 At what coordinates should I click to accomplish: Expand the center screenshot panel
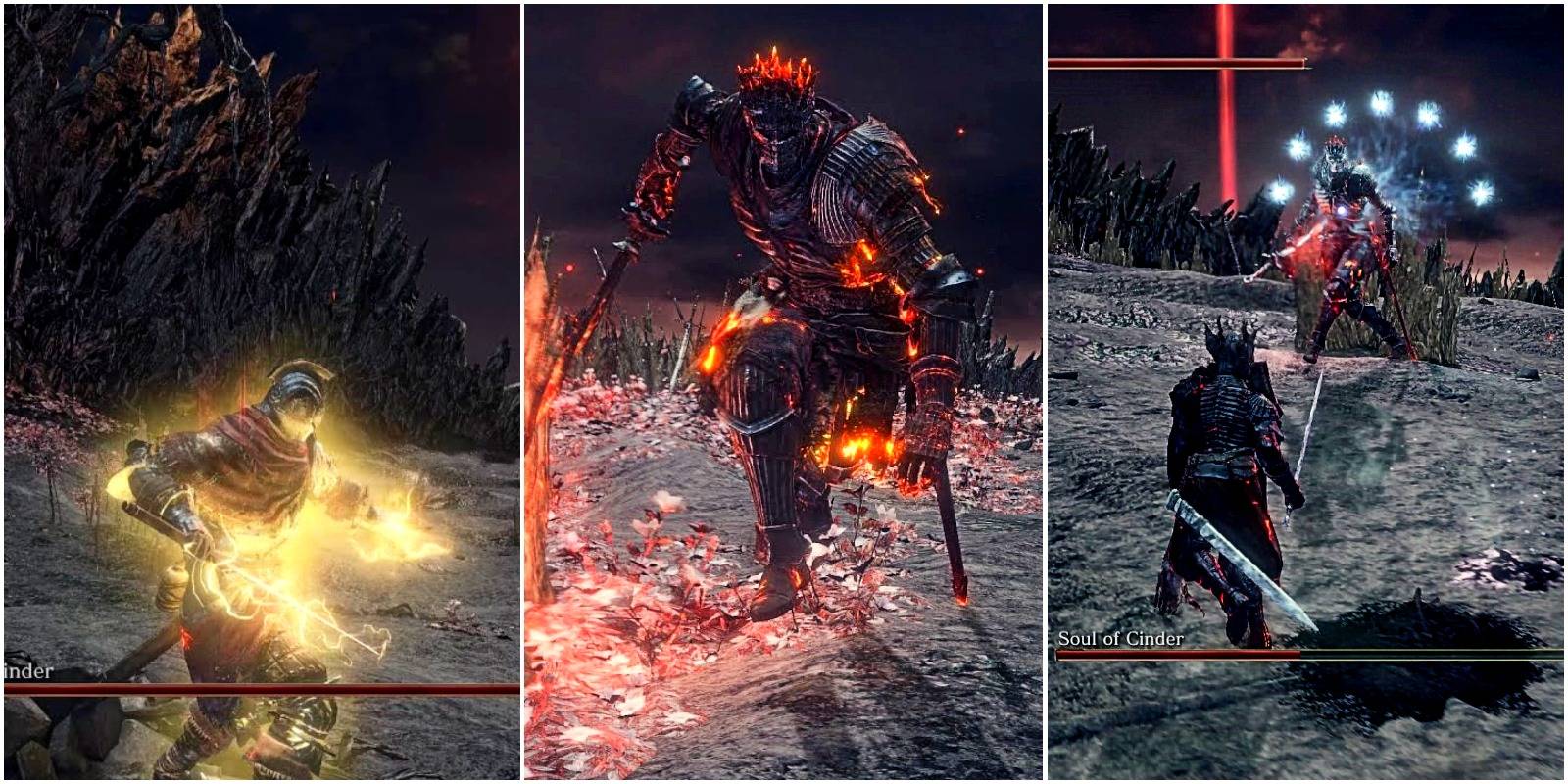click(x=784, y=392)
